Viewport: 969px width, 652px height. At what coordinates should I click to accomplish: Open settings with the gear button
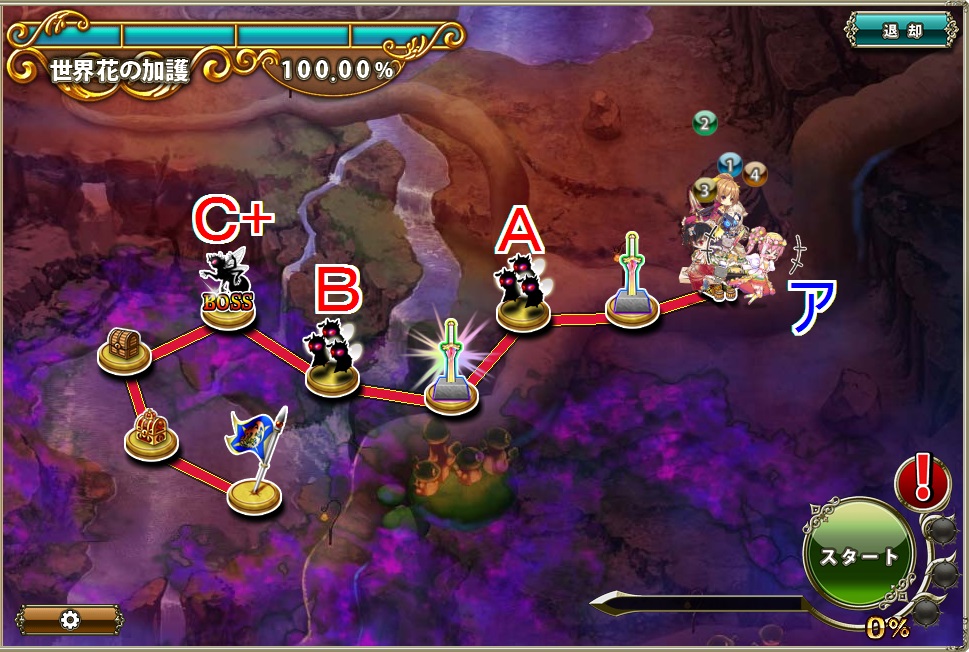(x=70, y=620)
